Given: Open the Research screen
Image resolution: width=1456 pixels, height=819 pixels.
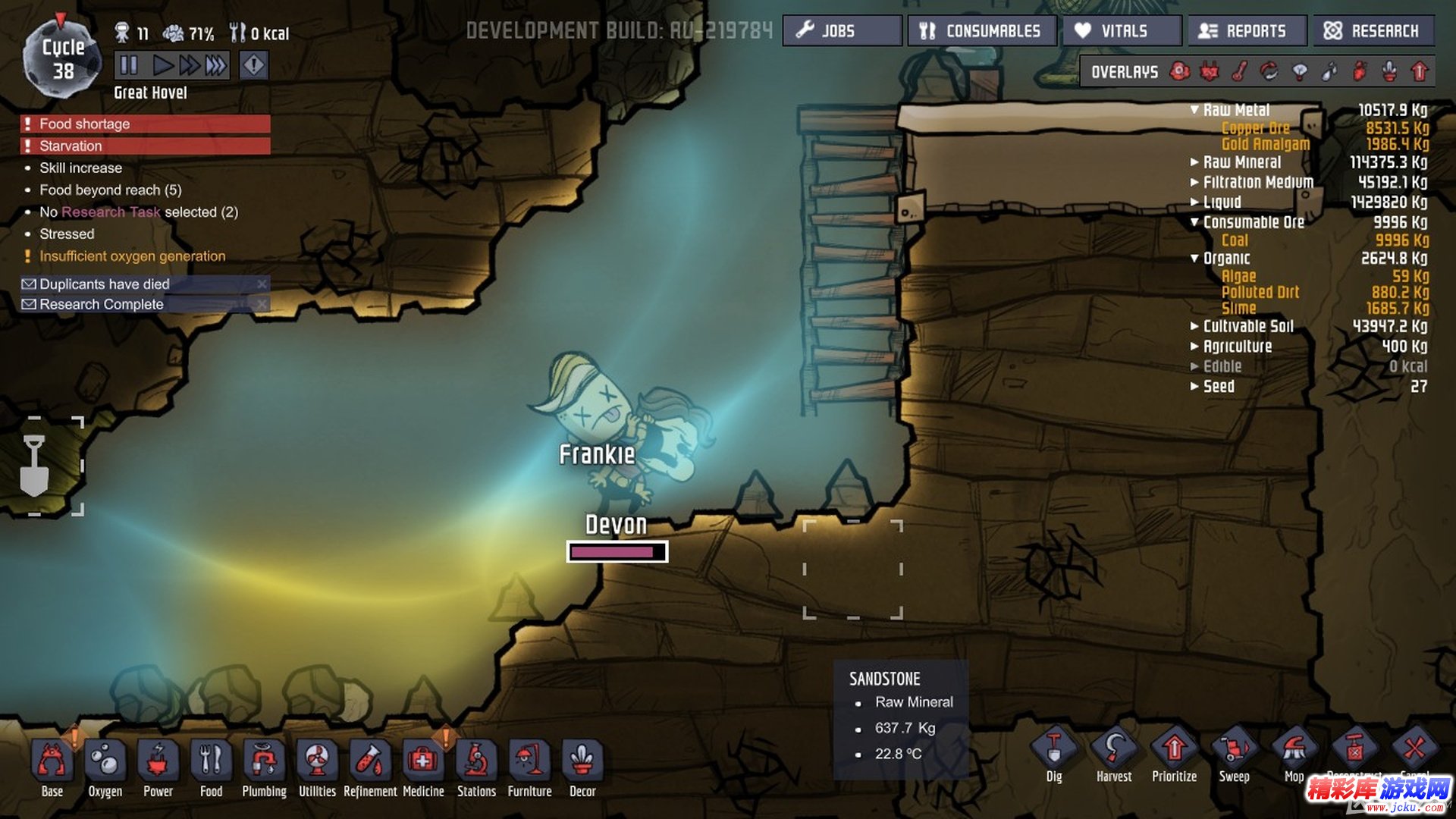Looking at the screenshot, I should click(1373, 31).
